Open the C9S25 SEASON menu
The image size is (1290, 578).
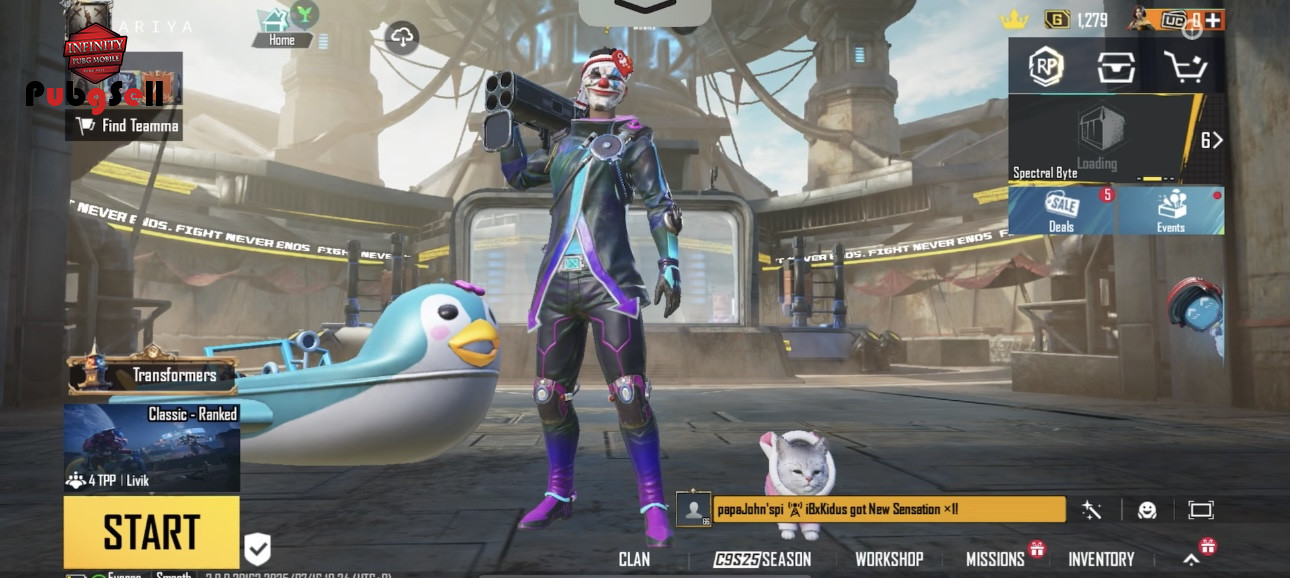[762, 559]
